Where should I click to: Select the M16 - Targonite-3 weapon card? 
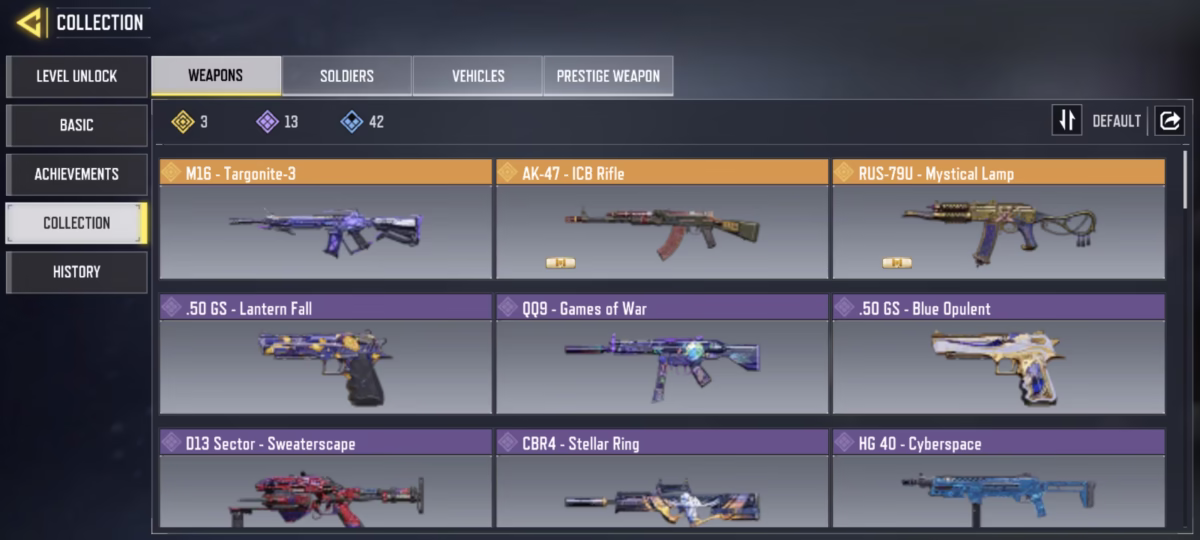click(x=325, y=219)
